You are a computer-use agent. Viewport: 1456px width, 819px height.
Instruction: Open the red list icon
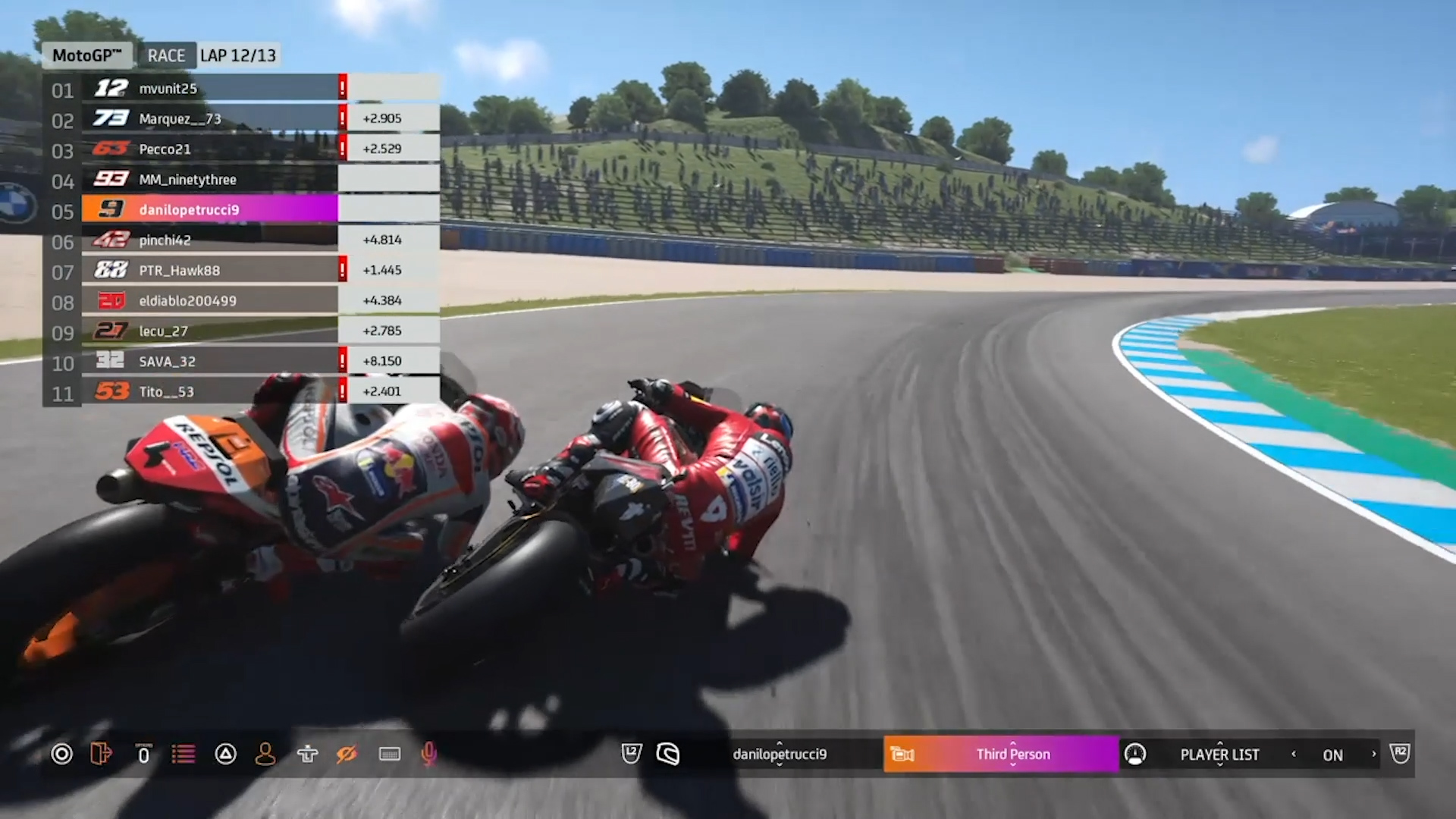click(183, 754)
